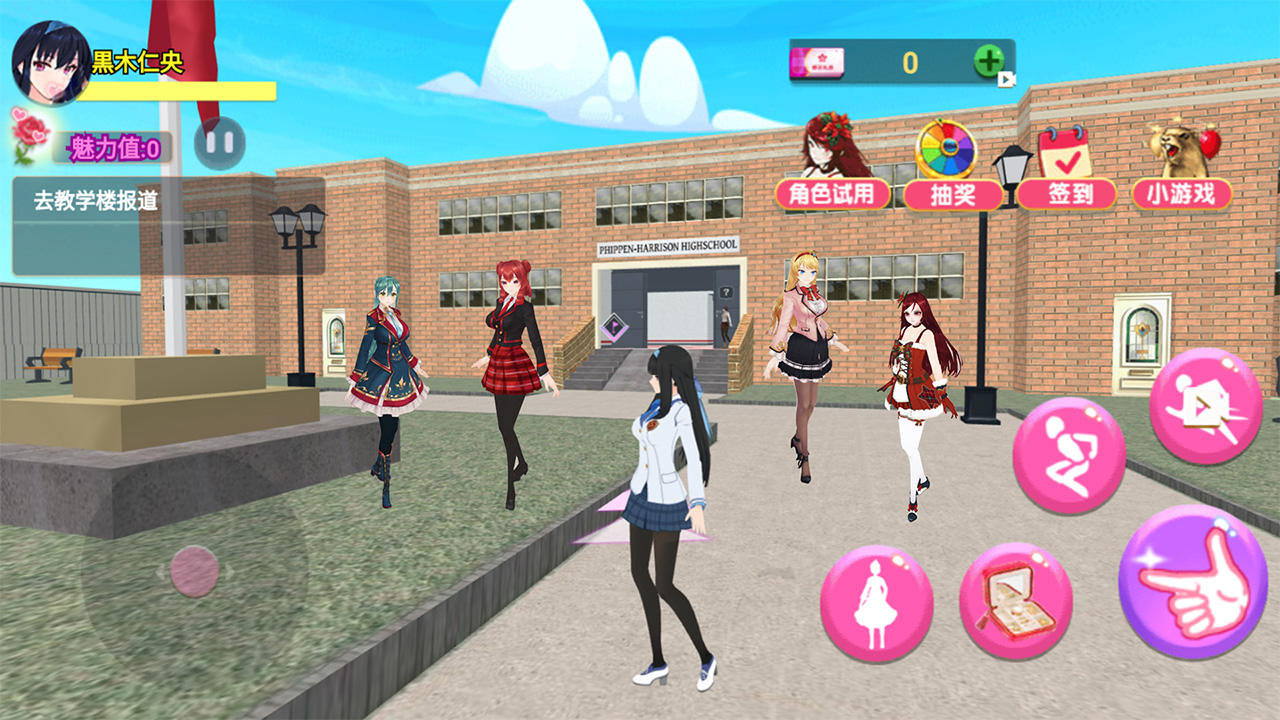Open 角色试用 character trial
Viewport: 1280px width, 720px height.
[x=832, y=193]
